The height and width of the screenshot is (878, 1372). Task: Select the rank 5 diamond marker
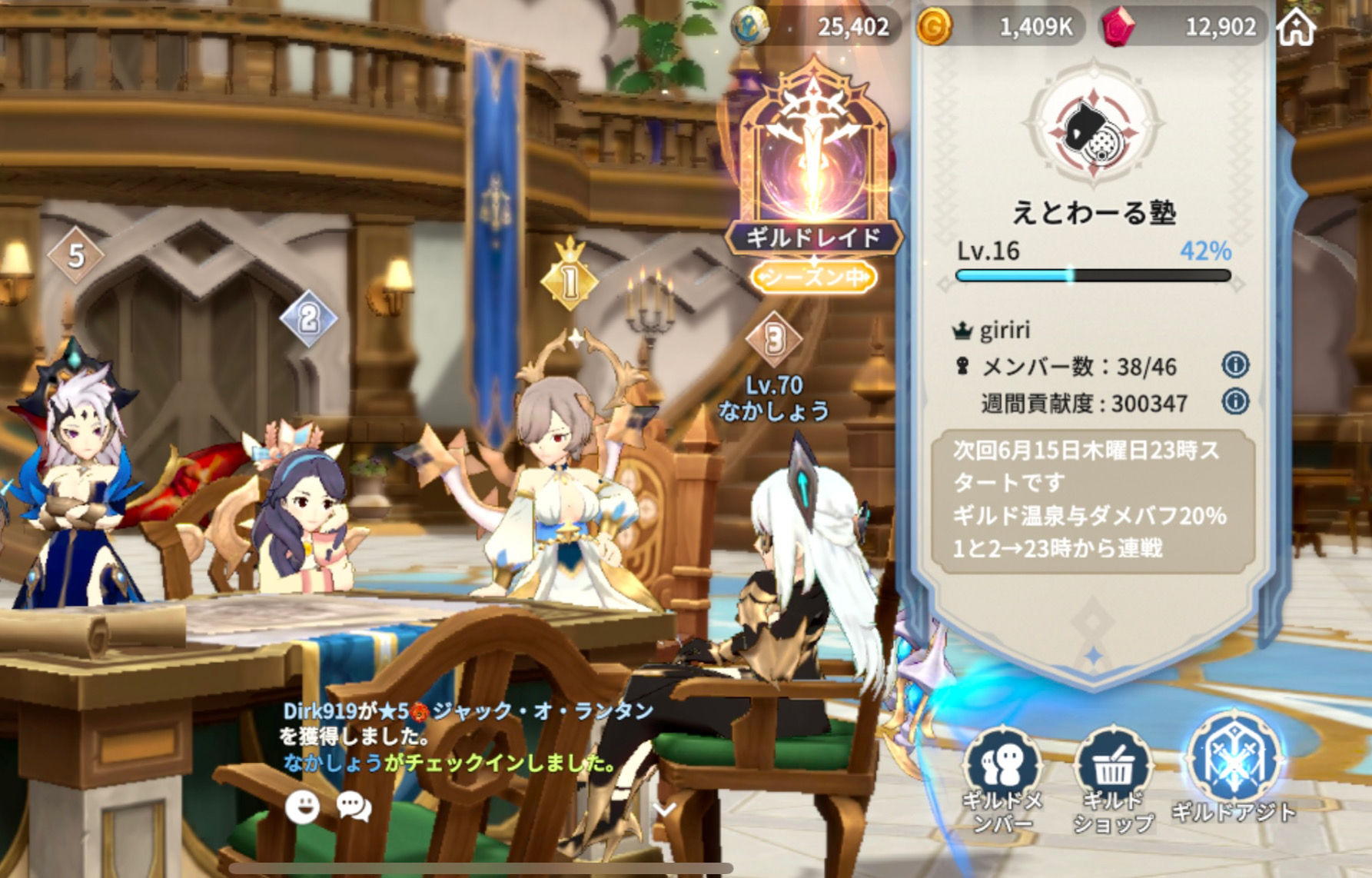click(75, 256)
